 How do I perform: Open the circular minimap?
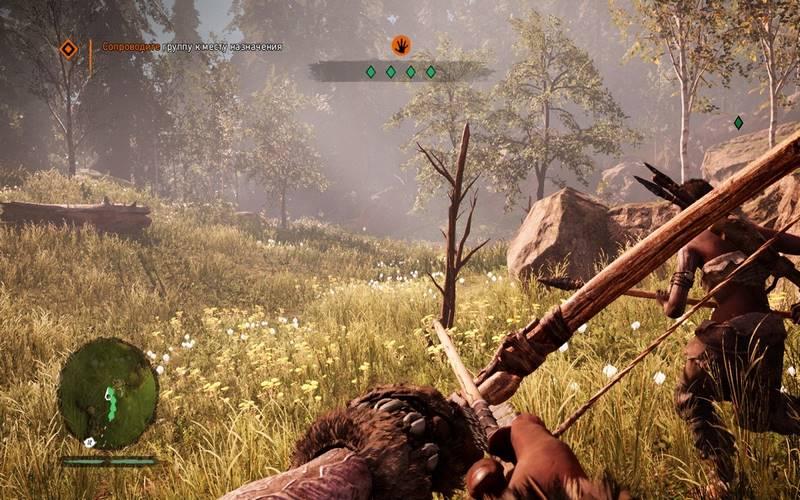pos(108,392)
